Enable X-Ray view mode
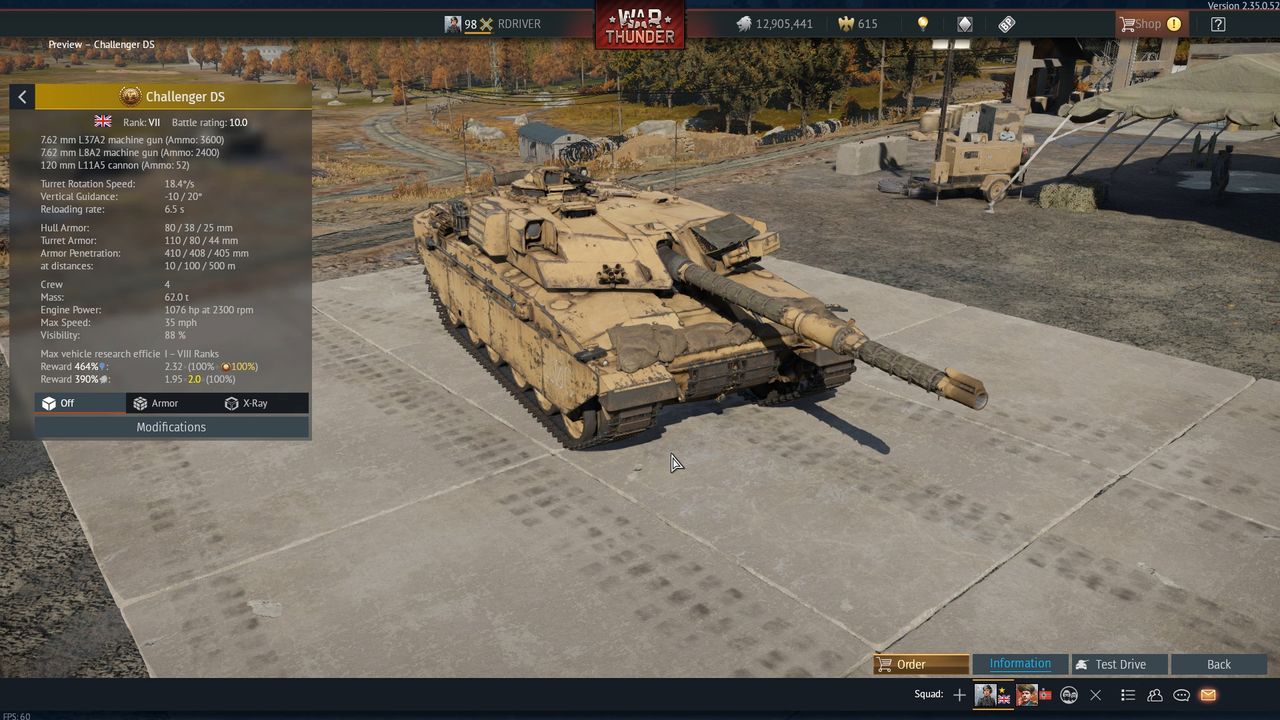The height and width of the screenshot is (720, 1280). (x=246, y=403)
